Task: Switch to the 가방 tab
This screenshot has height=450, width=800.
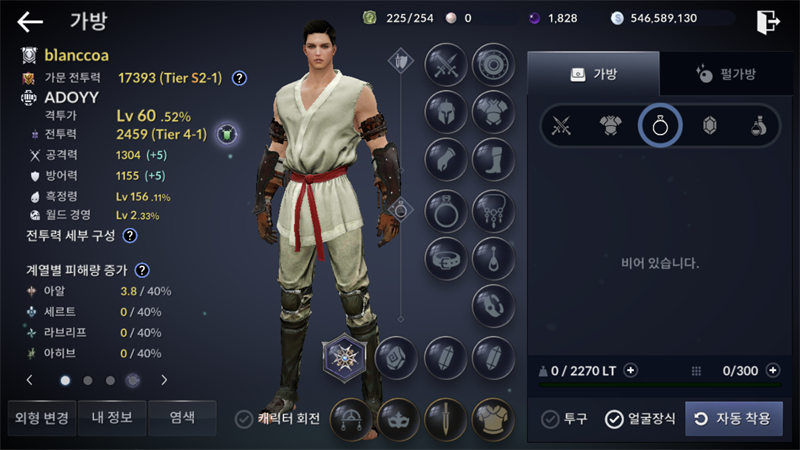Action: pyautogui.click(x=593, y=73)
